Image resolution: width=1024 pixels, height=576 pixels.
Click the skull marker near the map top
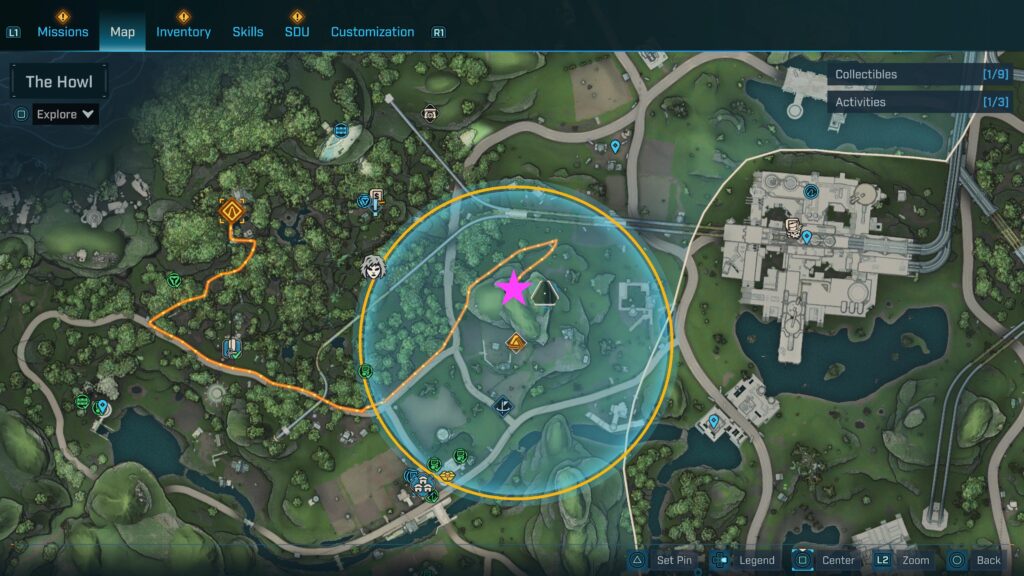[x=430, y=113]
